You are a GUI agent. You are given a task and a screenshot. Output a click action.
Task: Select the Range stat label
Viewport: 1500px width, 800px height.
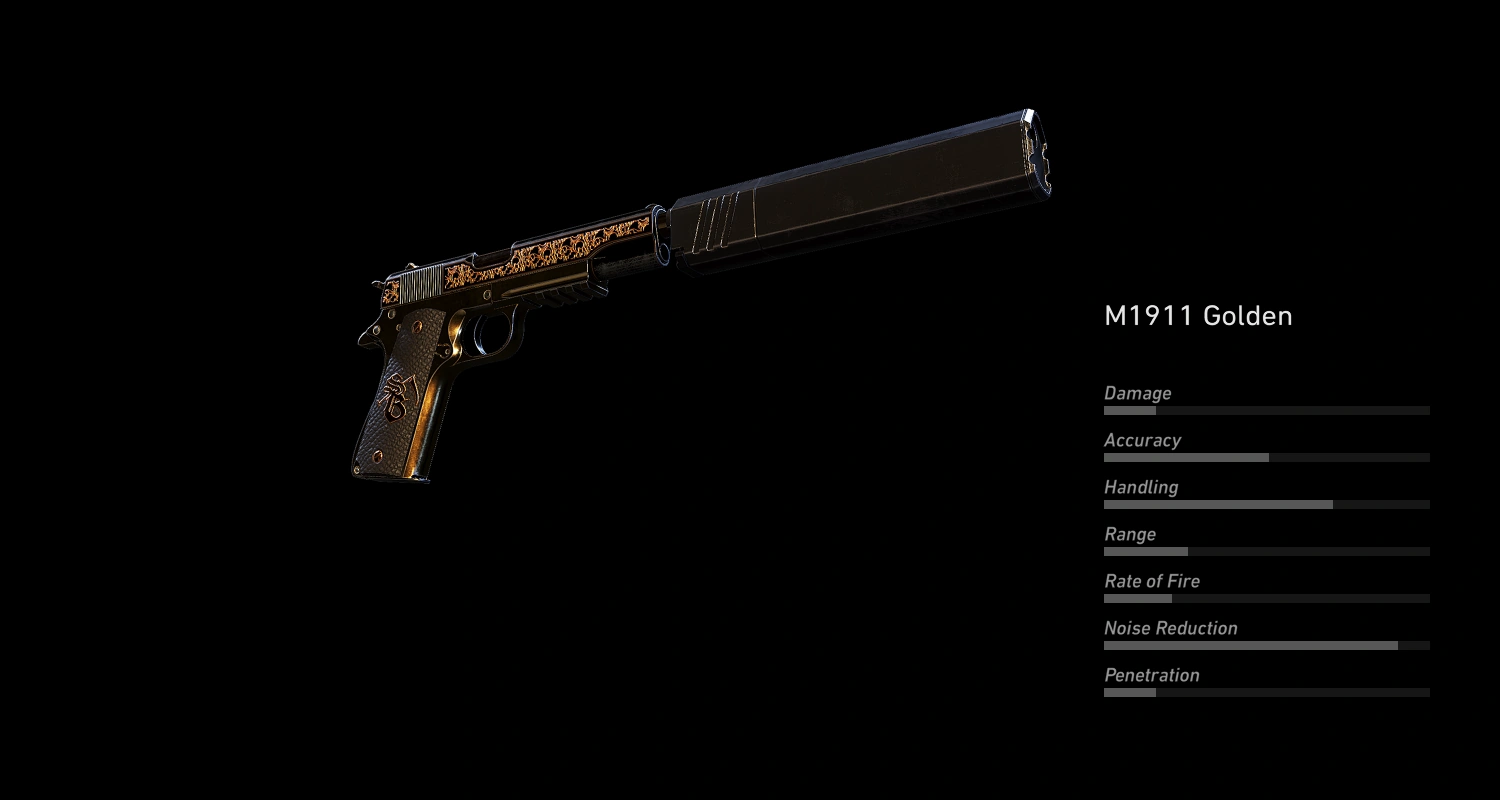(1130, 534)
